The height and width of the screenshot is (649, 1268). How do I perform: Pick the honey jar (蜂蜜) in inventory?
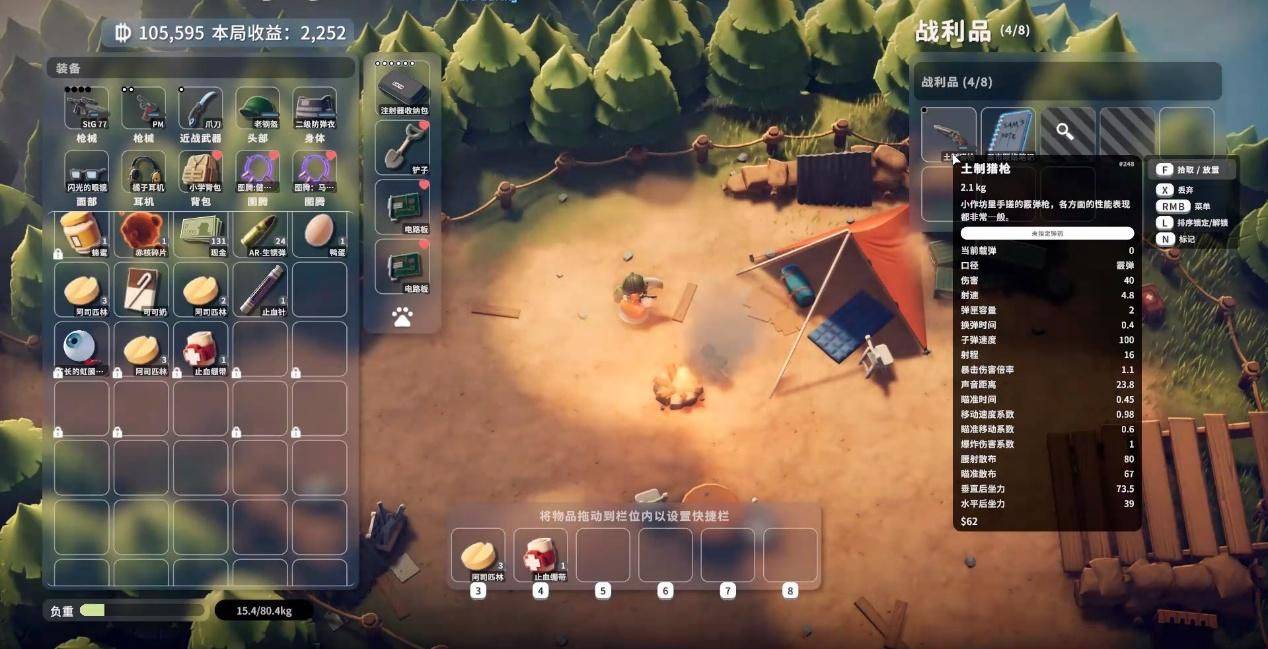[82, 235]
